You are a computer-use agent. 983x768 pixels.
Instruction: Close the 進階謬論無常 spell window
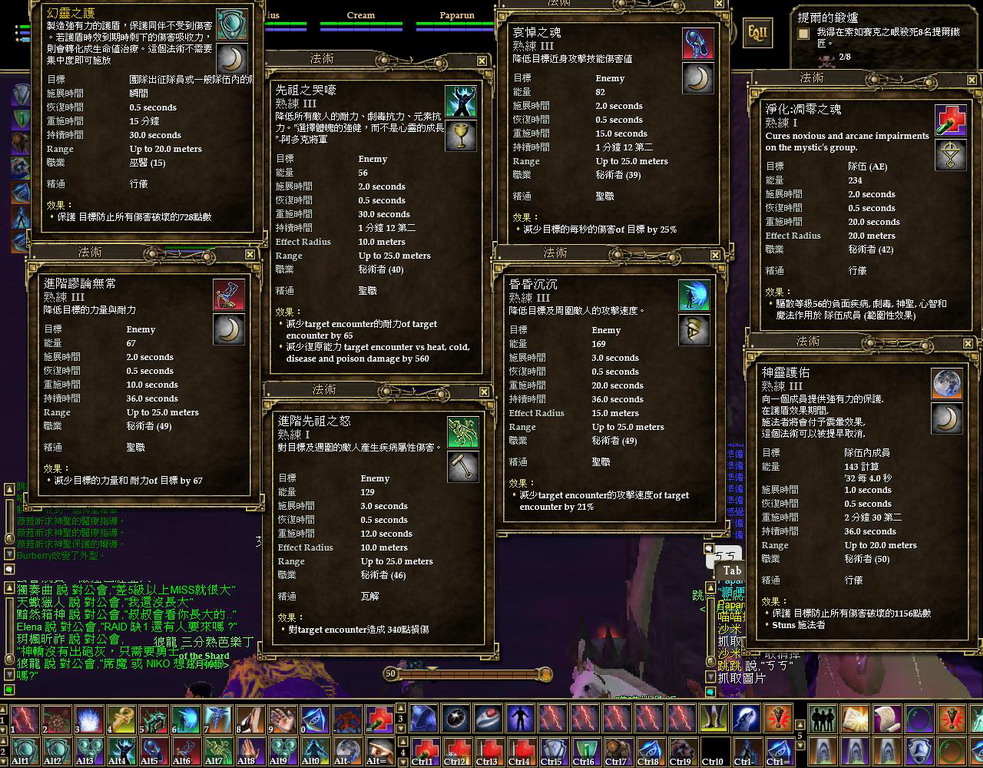[x=250, y=255]
